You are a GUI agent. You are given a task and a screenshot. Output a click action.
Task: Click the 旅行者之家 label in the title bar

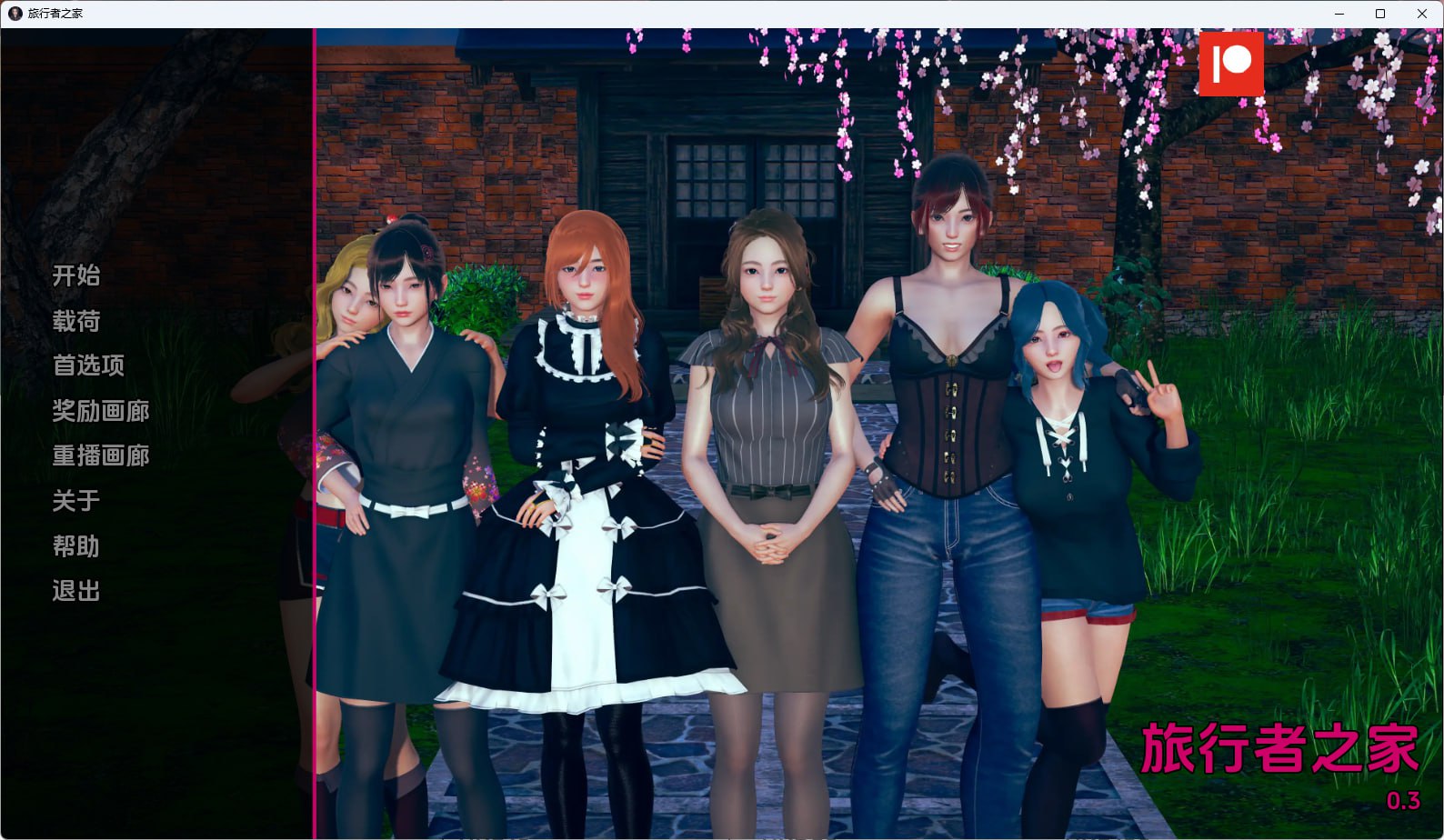[x=56, y=13]
